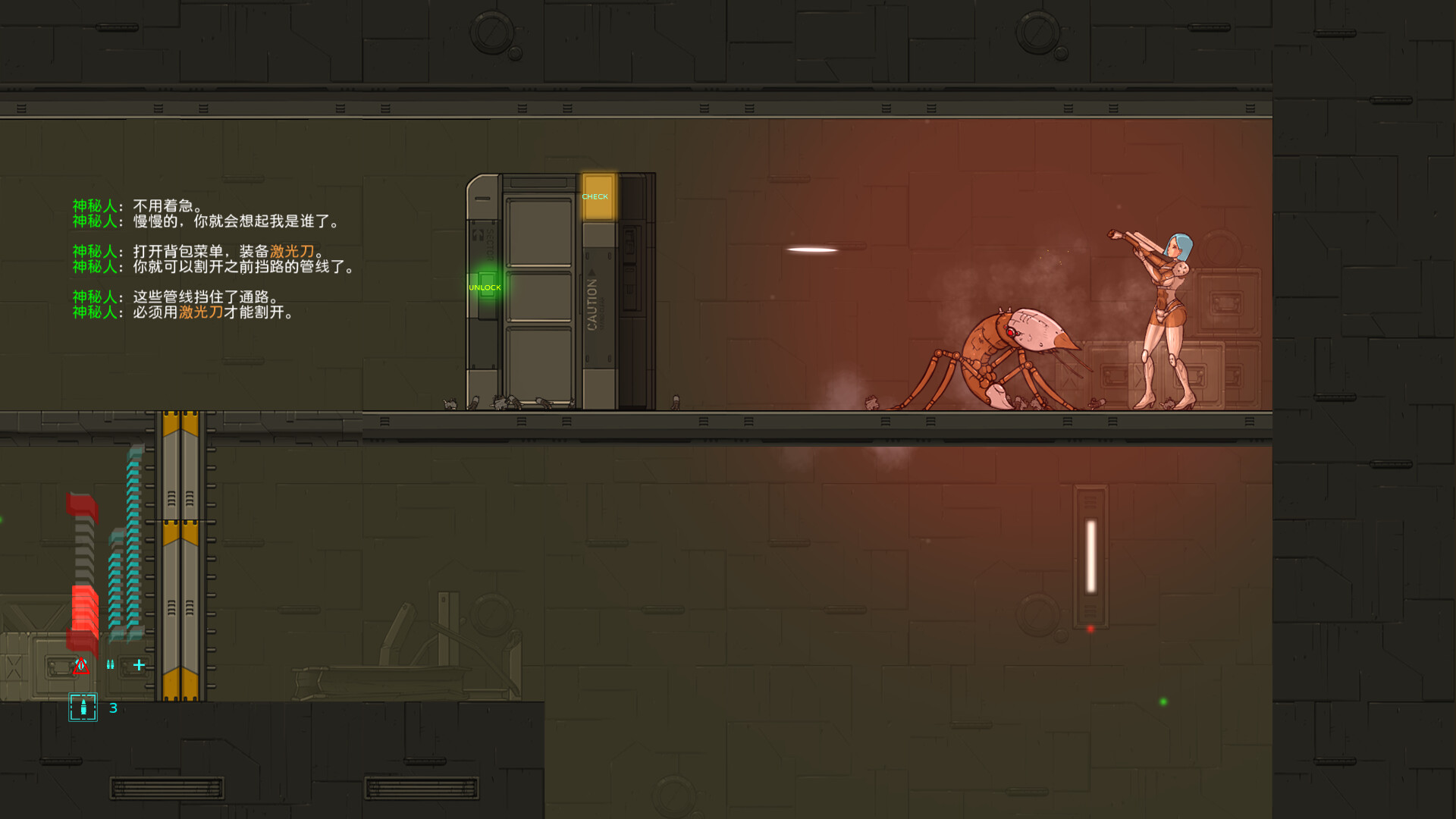Click the SECTOR arrow label on the door

point(490,243)
